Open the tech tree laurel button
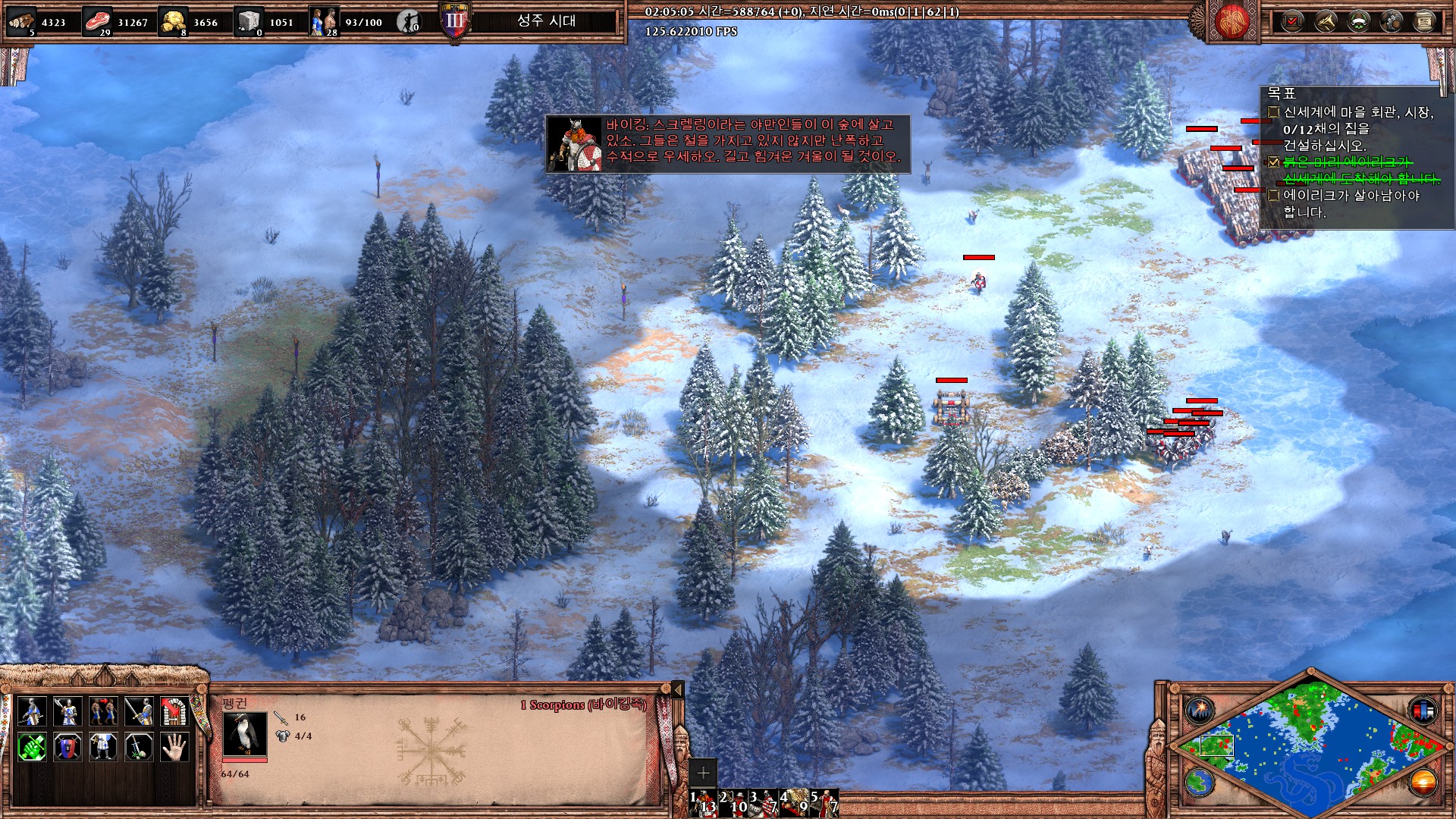The width and height of the screenshot is (1456, 819). click(1358, 22)
